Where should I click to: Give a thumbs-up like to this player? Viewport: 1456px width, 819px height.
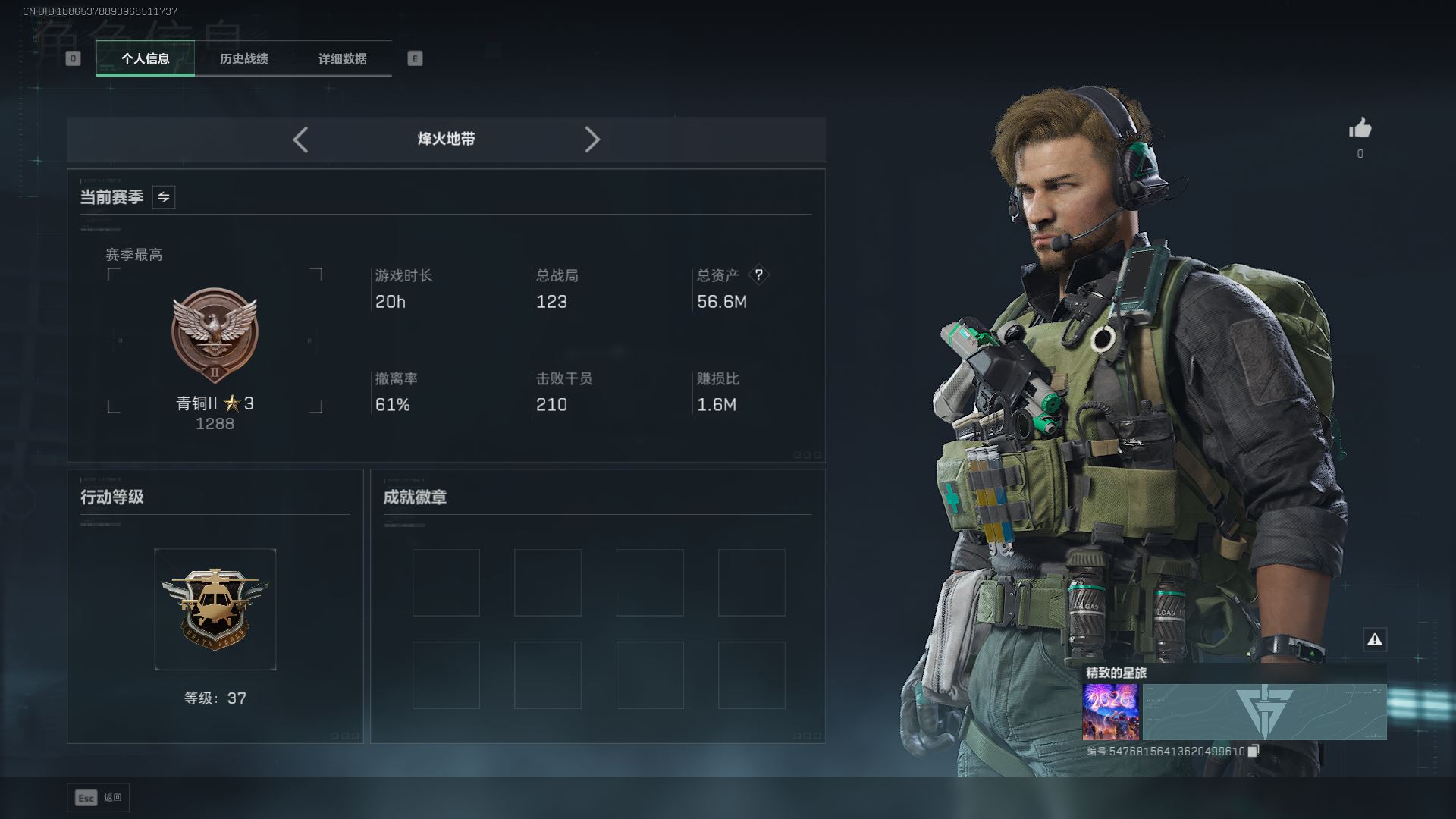pos(1360,128)
